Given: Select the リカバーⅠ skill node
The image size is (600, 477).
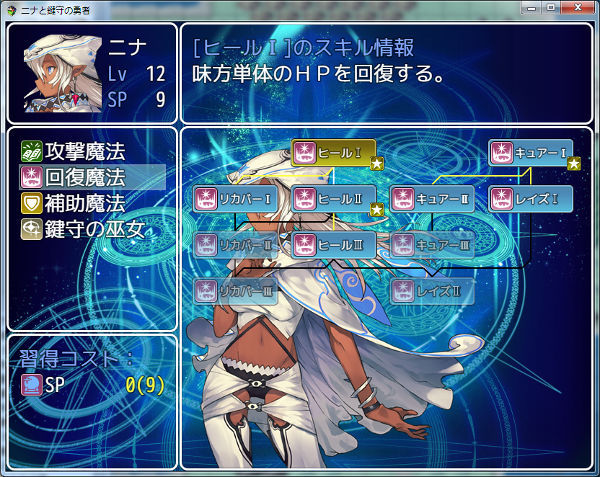Looking at the screenshot, I should (234, 198).
